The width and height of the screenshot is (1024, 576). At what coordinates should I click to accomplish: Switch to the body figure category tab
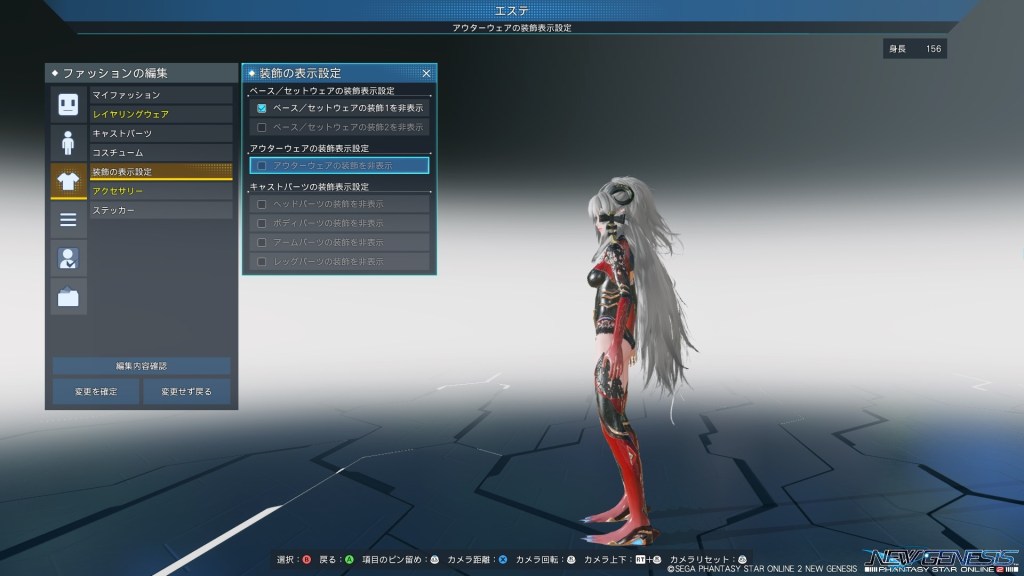point(68,142)
